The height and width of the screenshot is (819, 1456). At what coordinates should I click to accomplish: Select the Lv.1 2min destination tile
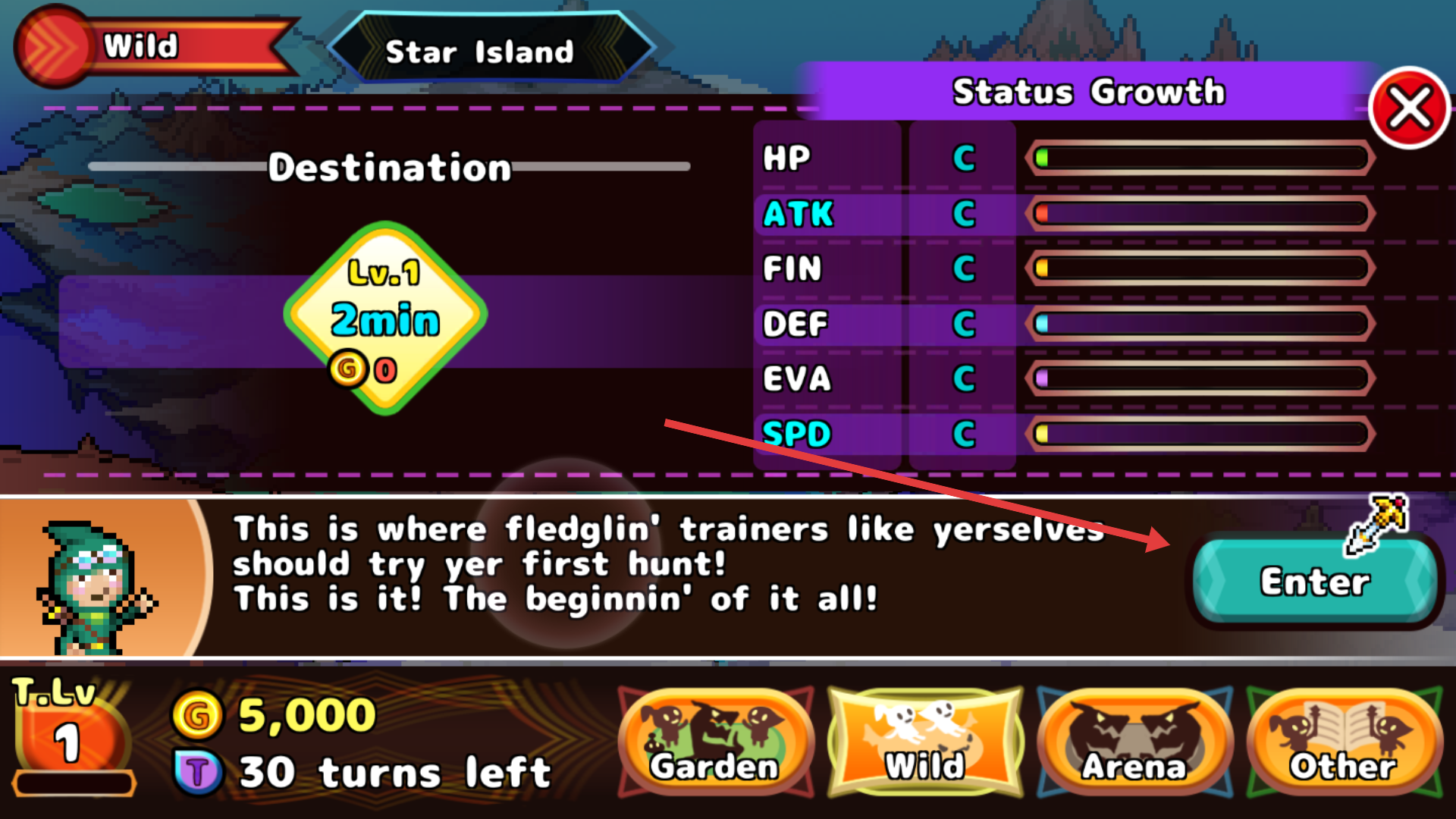pos(385,318)
